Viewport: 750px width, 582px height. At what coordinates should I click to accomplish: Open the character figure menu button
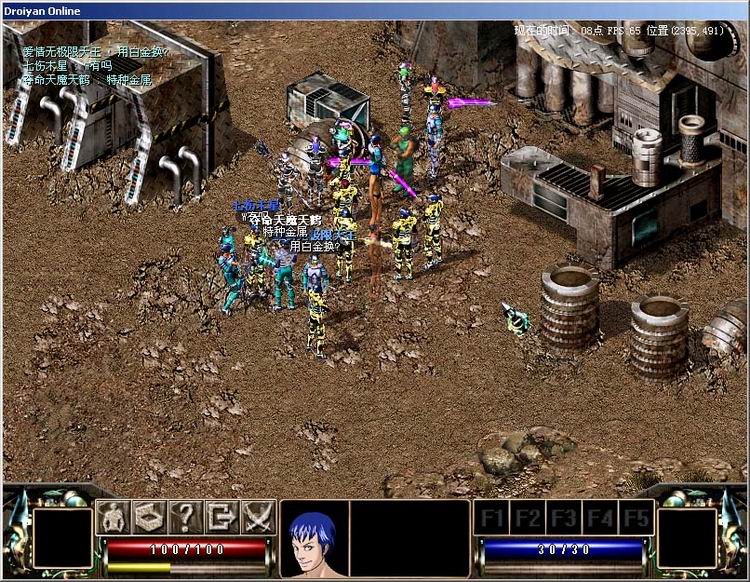click(114, 517)
